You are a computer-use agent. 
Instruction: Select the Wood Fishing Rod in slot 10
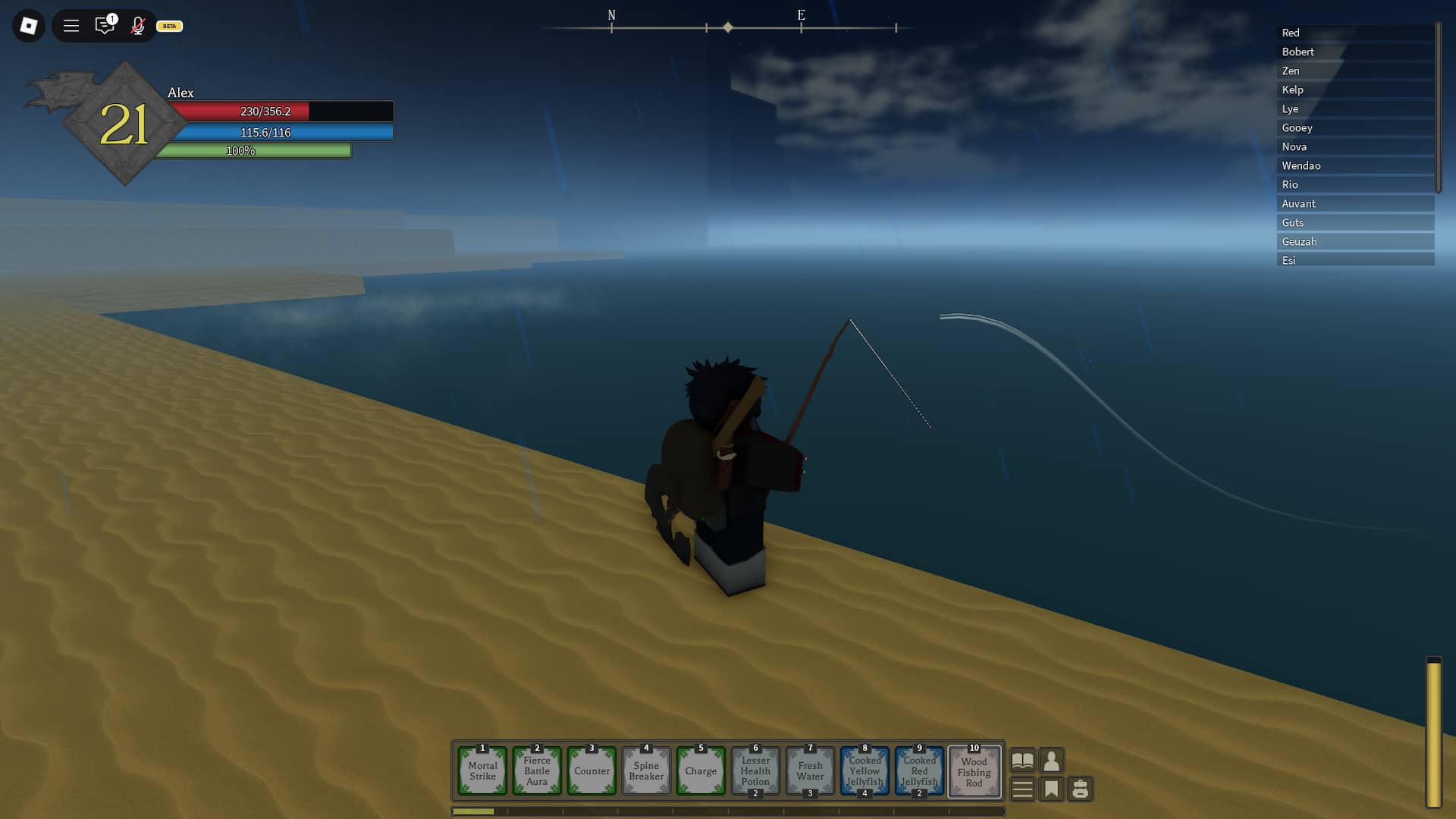(974, 771)
